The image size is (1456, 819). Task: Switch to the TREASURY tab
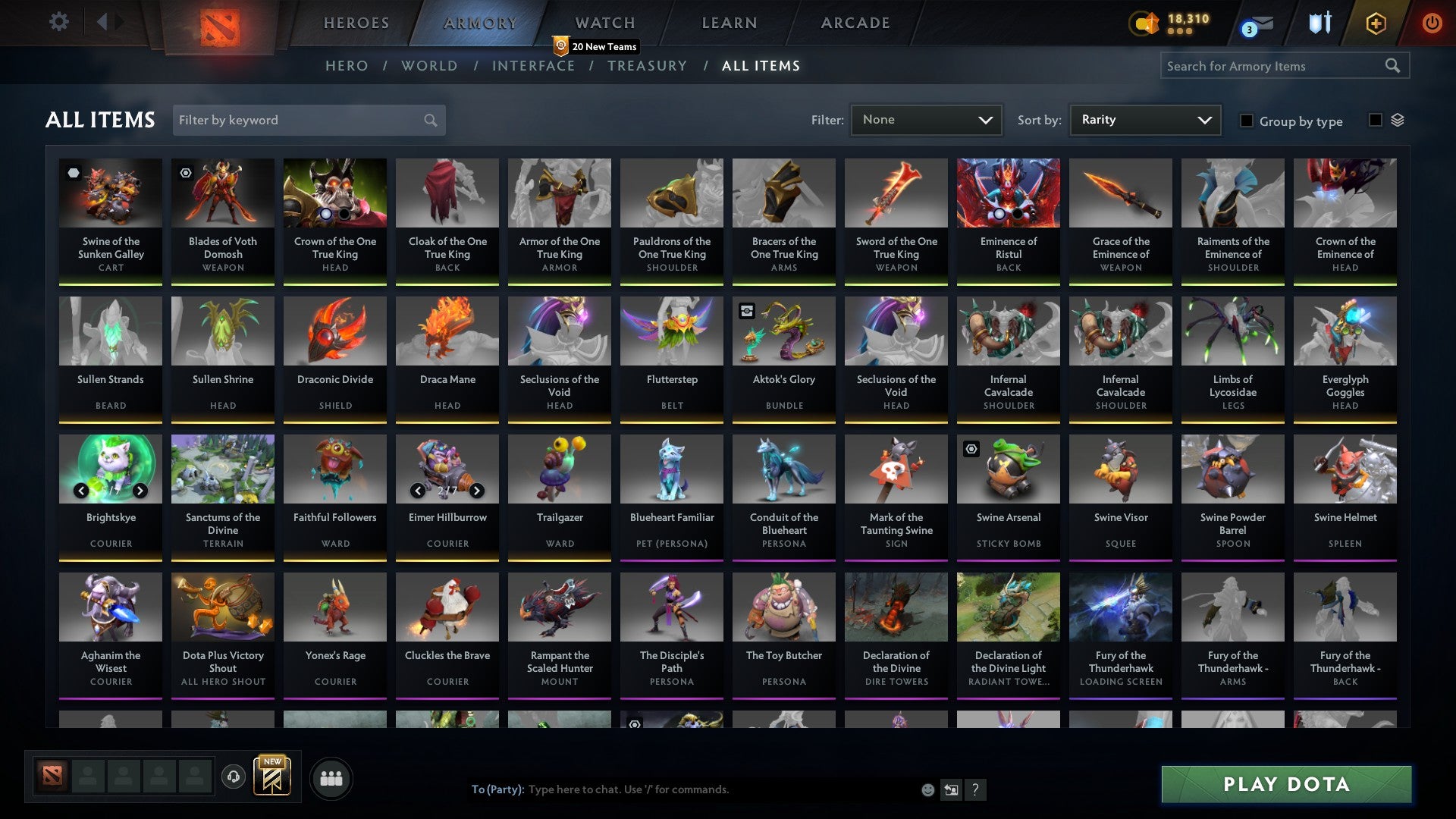[647, 66]
